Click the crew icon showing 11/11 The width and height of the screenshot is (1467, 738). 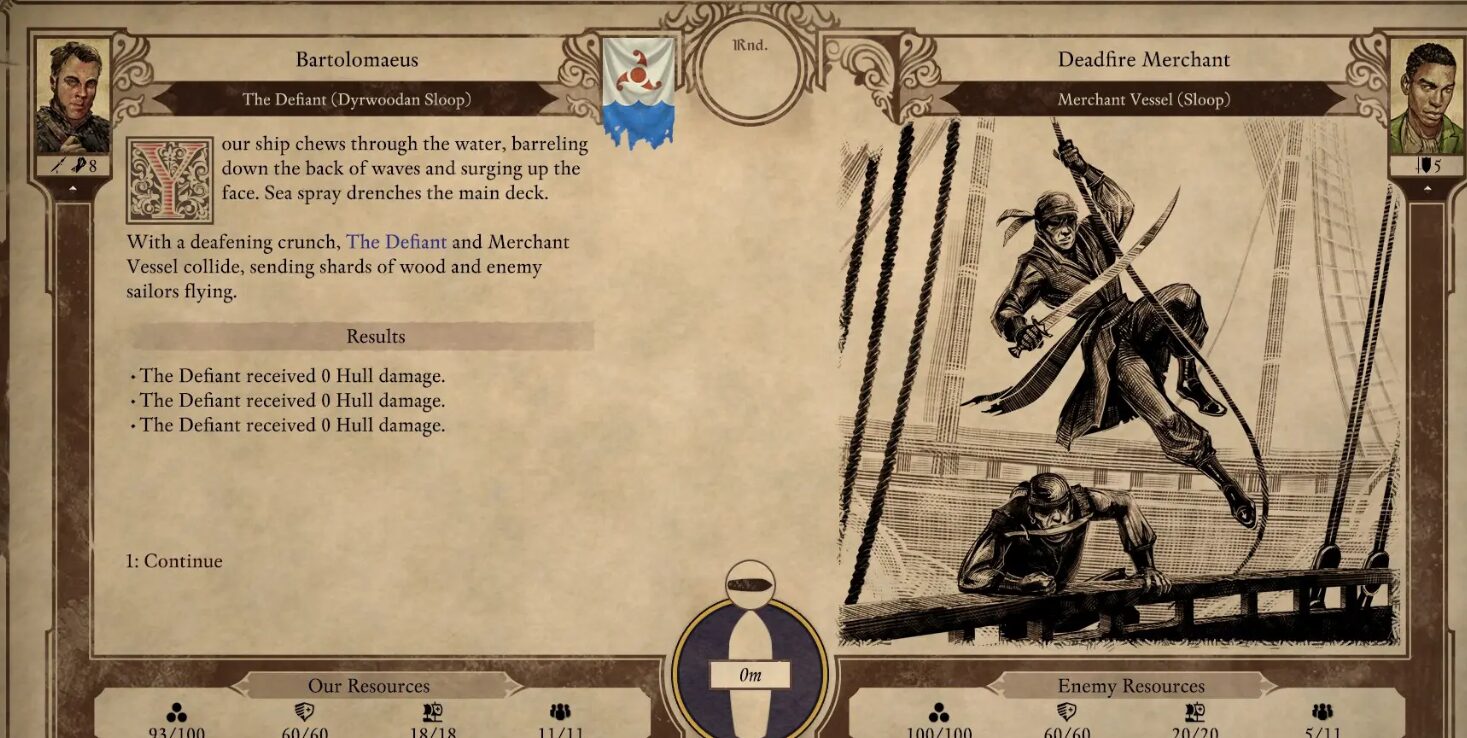[561, 712]
